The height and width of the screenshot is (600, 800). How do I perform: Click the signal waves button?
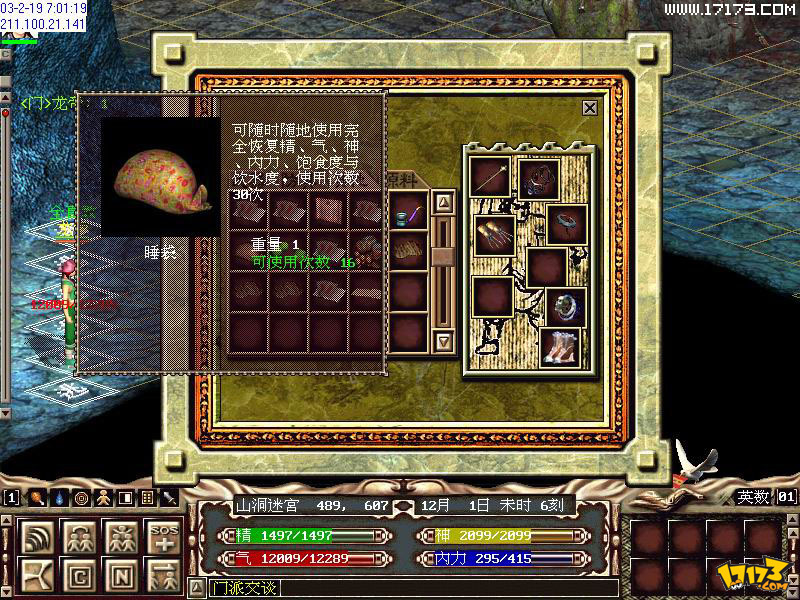click(x=39, y=537)
